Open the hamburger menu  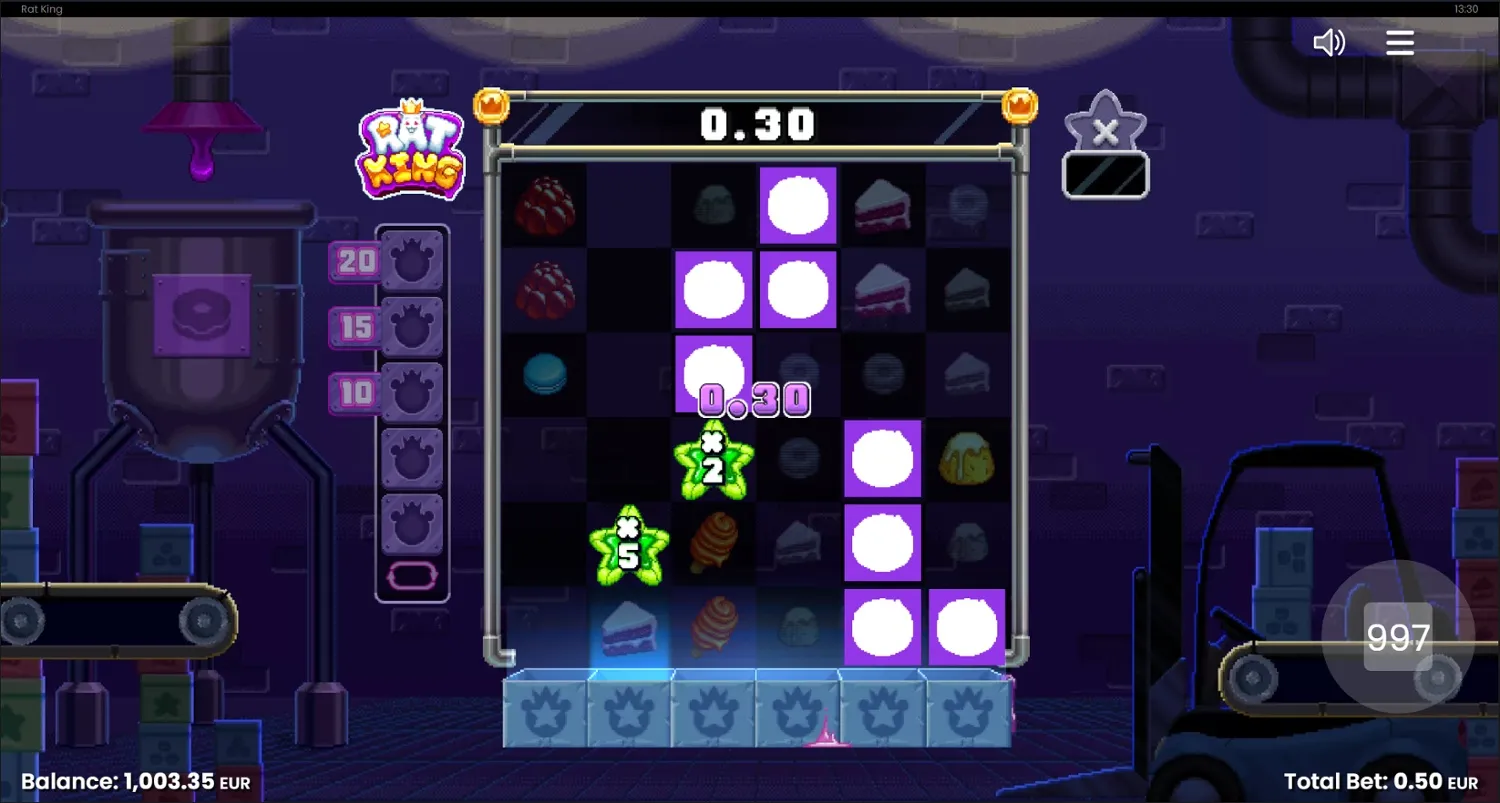point(1399,42)
